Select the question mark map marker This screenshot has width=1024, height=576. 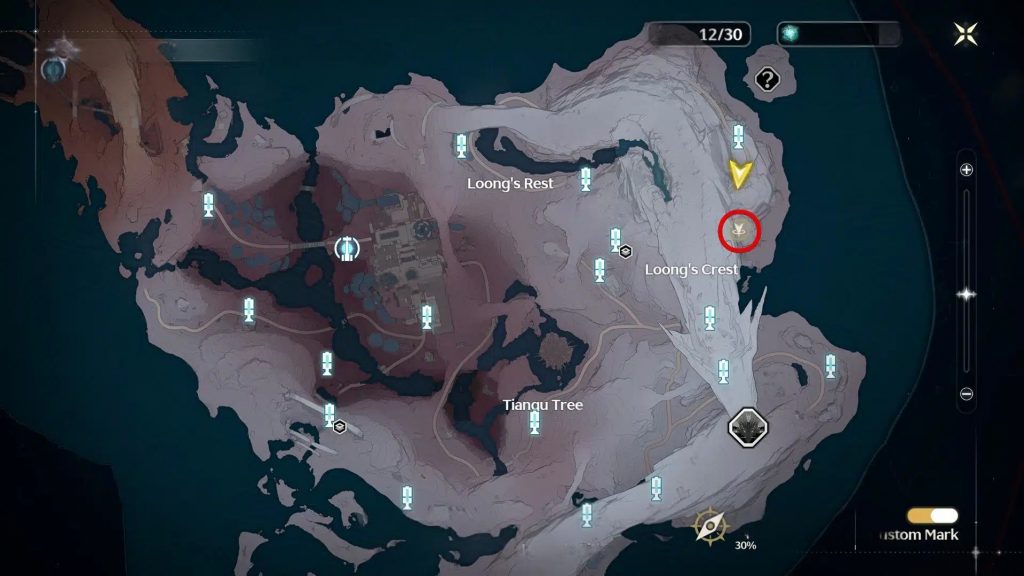(767, 79)
